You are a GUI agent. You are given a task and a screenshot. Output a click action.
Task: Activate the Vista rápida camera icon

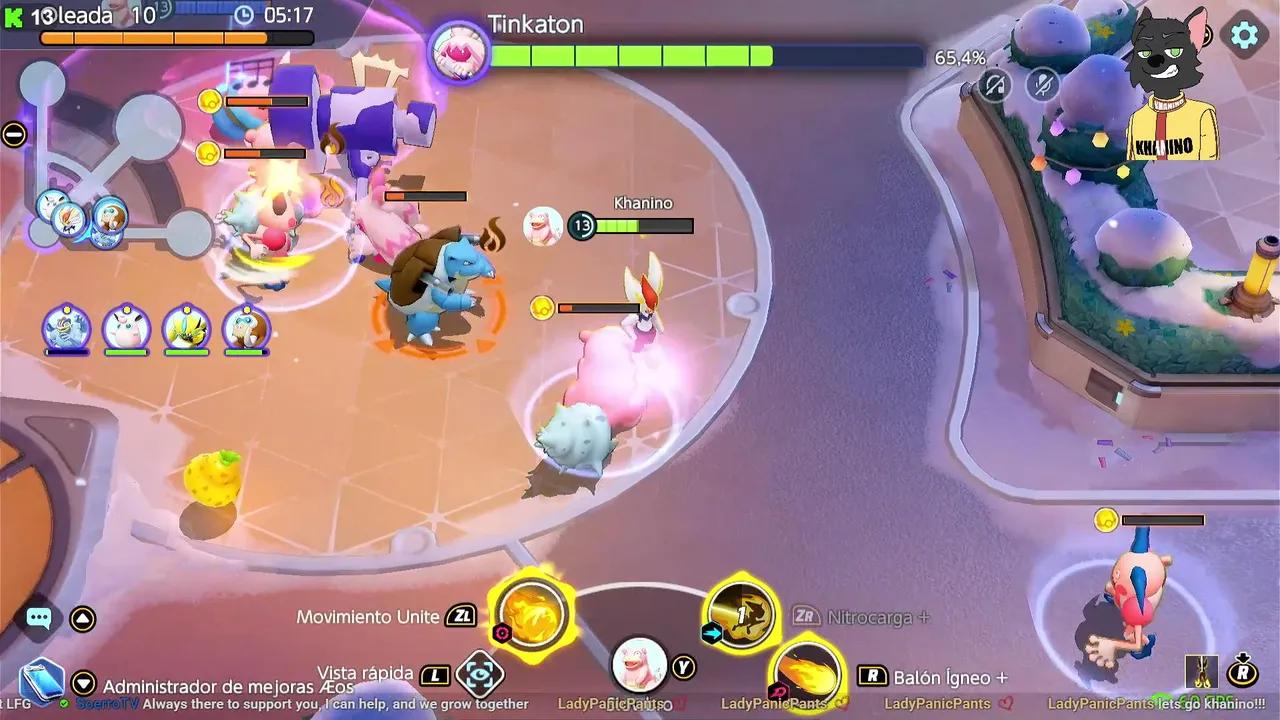[x=479, y=675]
